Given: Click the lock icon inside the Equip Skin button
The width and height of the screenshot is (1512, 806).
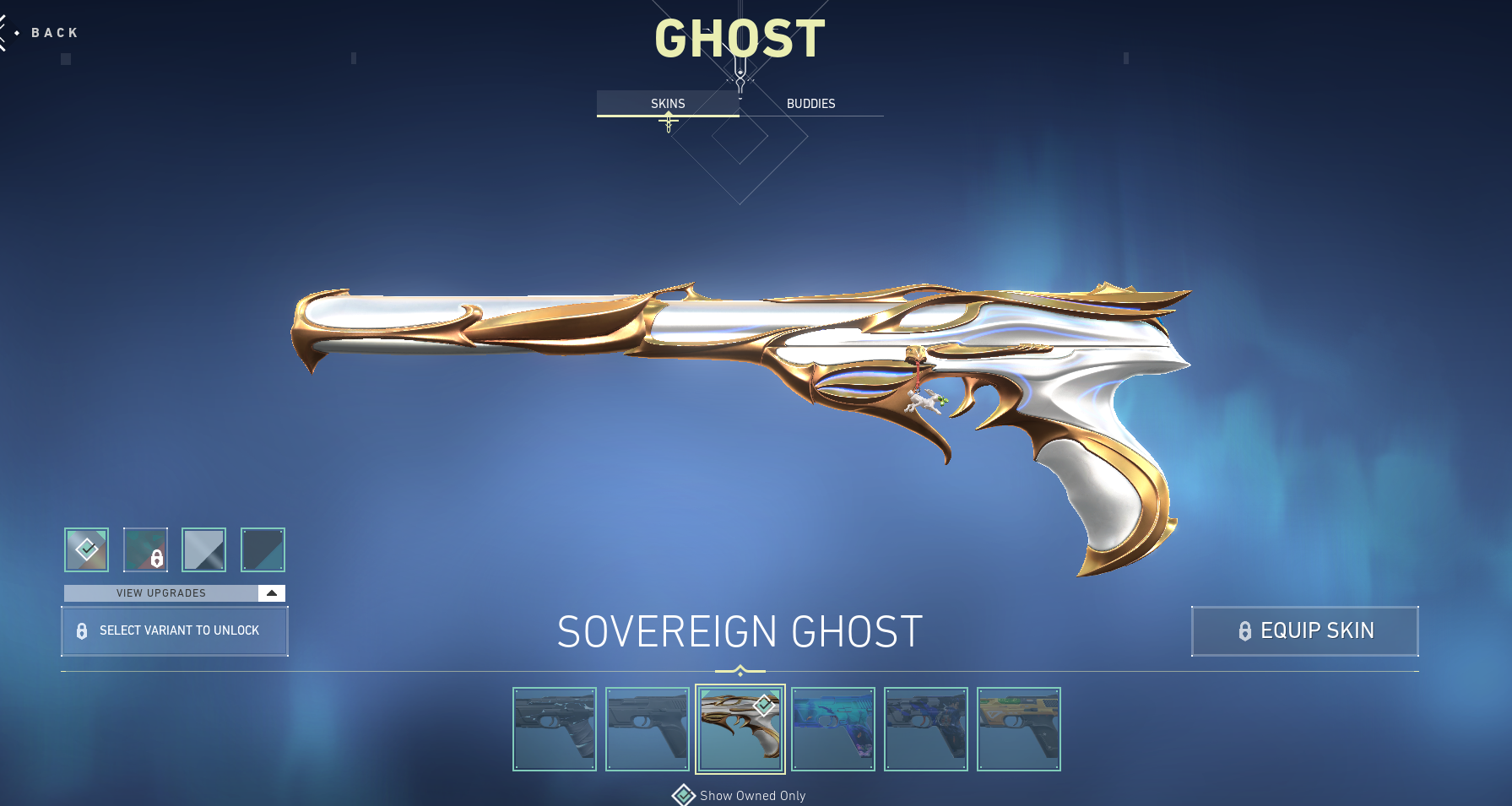Looking at the screenshot, I should (x=1245, y=630).
